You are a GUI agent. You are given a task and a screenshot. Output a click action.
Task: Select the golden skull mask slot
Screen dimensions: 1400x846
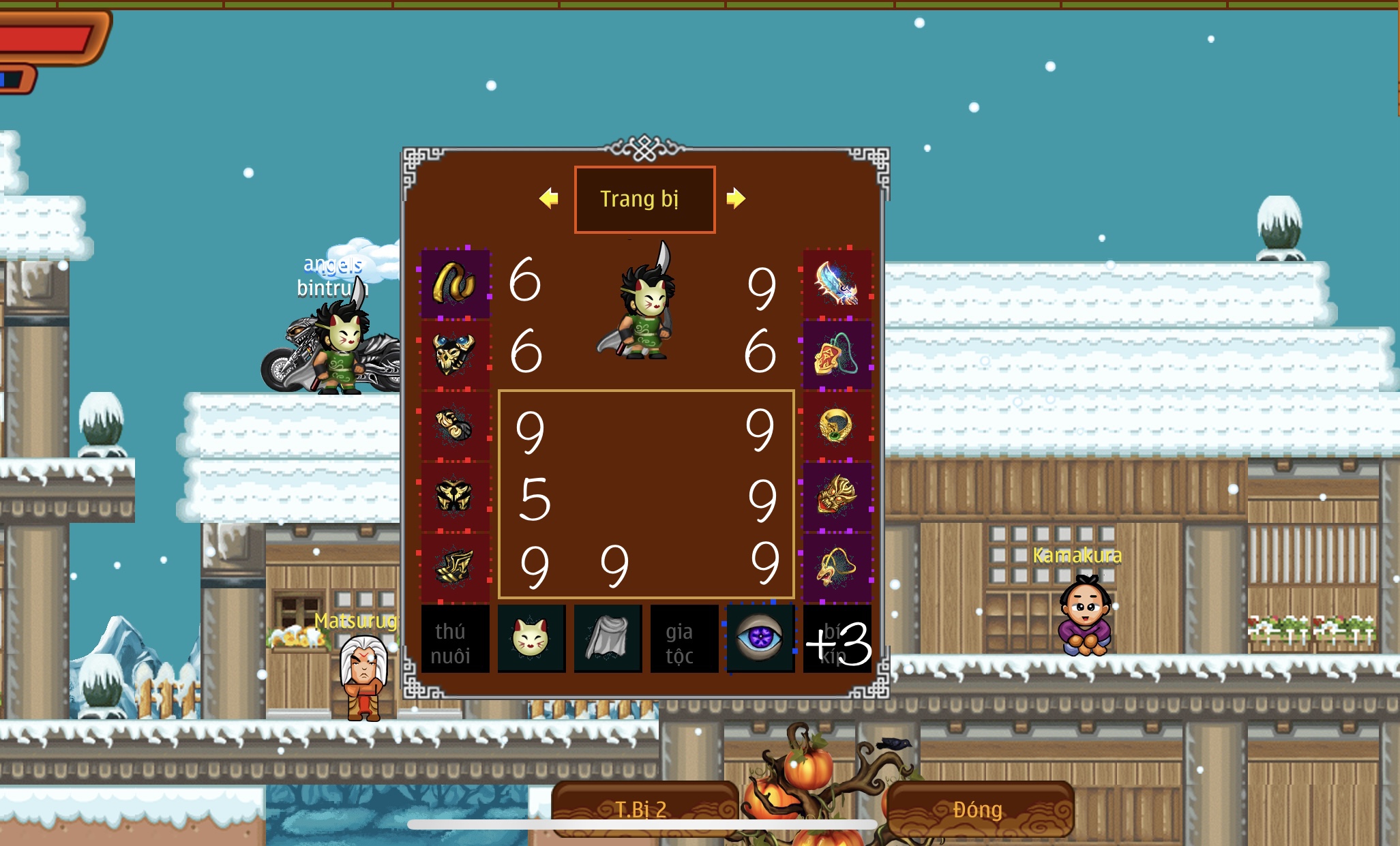[455, 354]
